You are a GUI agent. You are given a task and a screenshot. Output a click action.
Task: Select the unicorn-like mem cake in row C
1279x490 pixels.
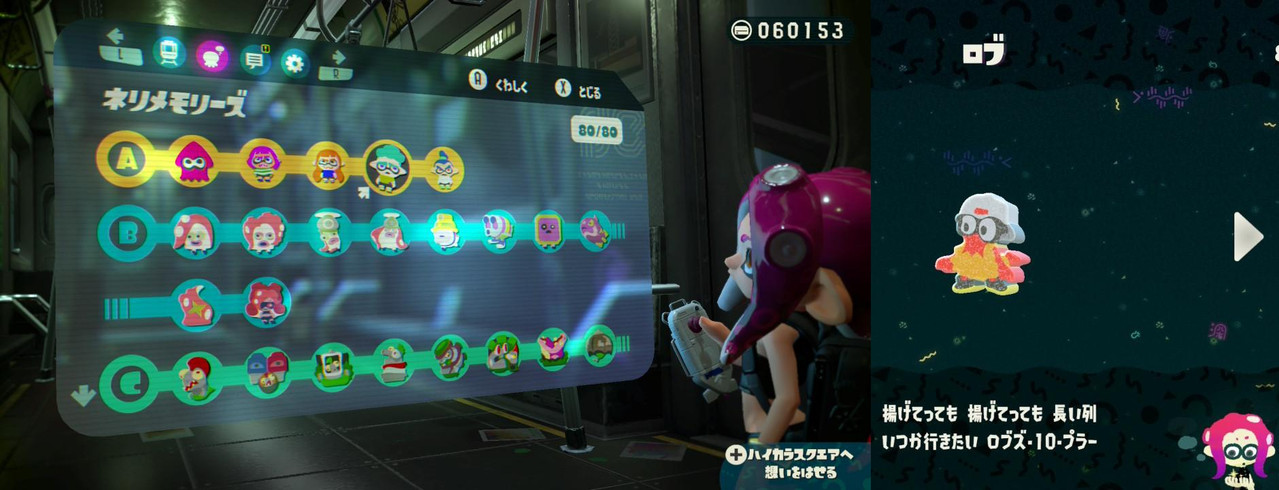pos(499,352)
